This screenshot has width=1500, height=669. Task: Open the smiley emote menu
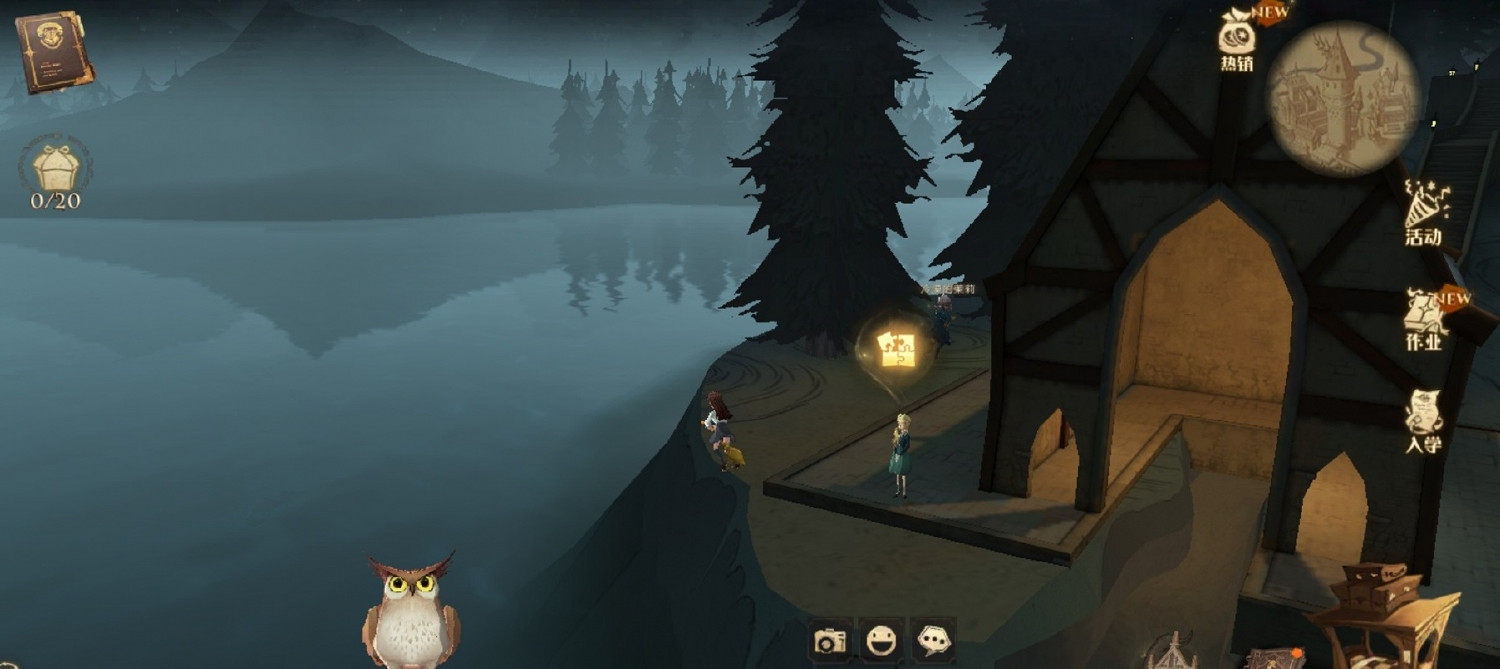point(881,640)
